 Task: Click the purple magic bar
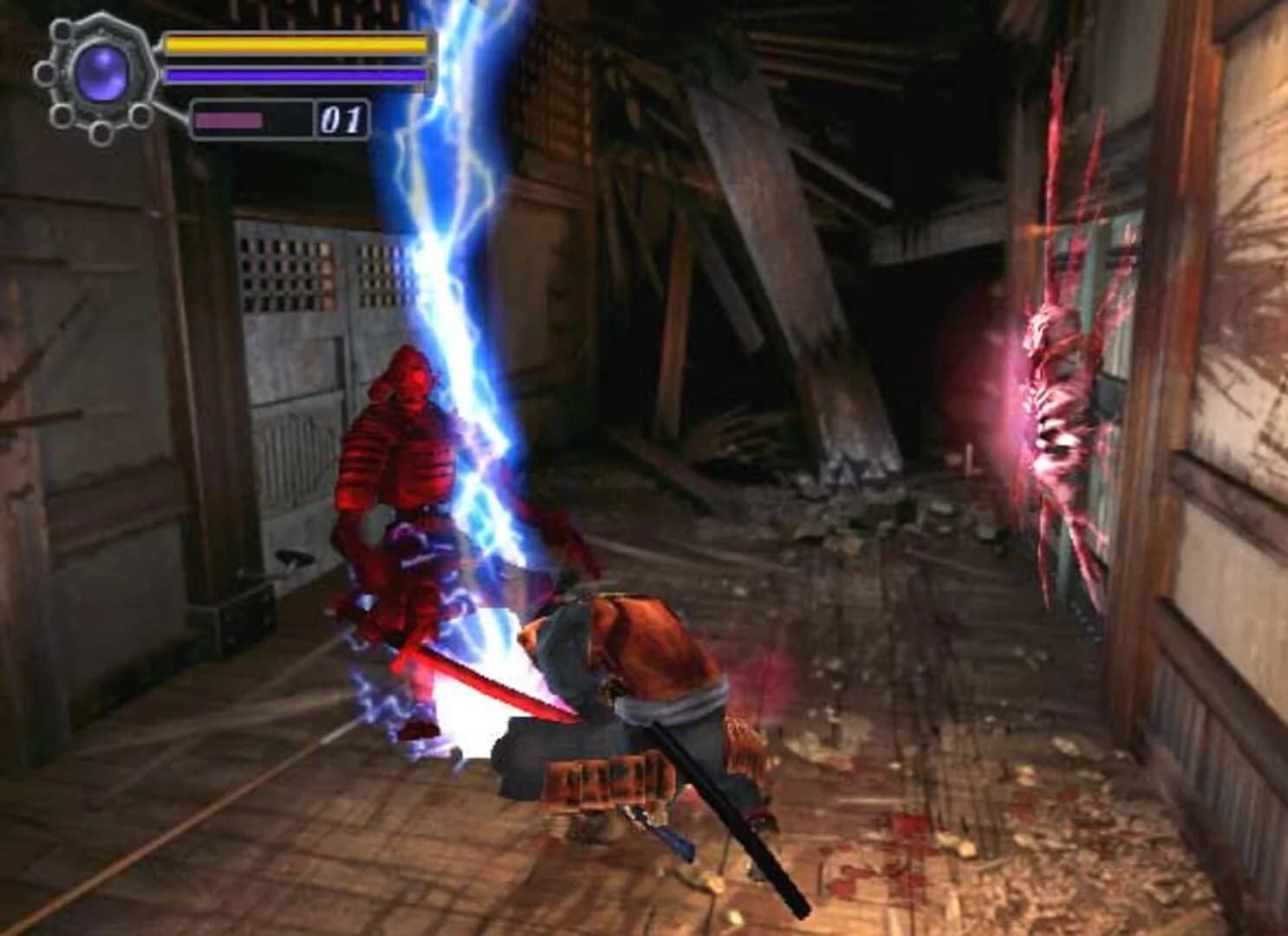(x=295, y=75)
